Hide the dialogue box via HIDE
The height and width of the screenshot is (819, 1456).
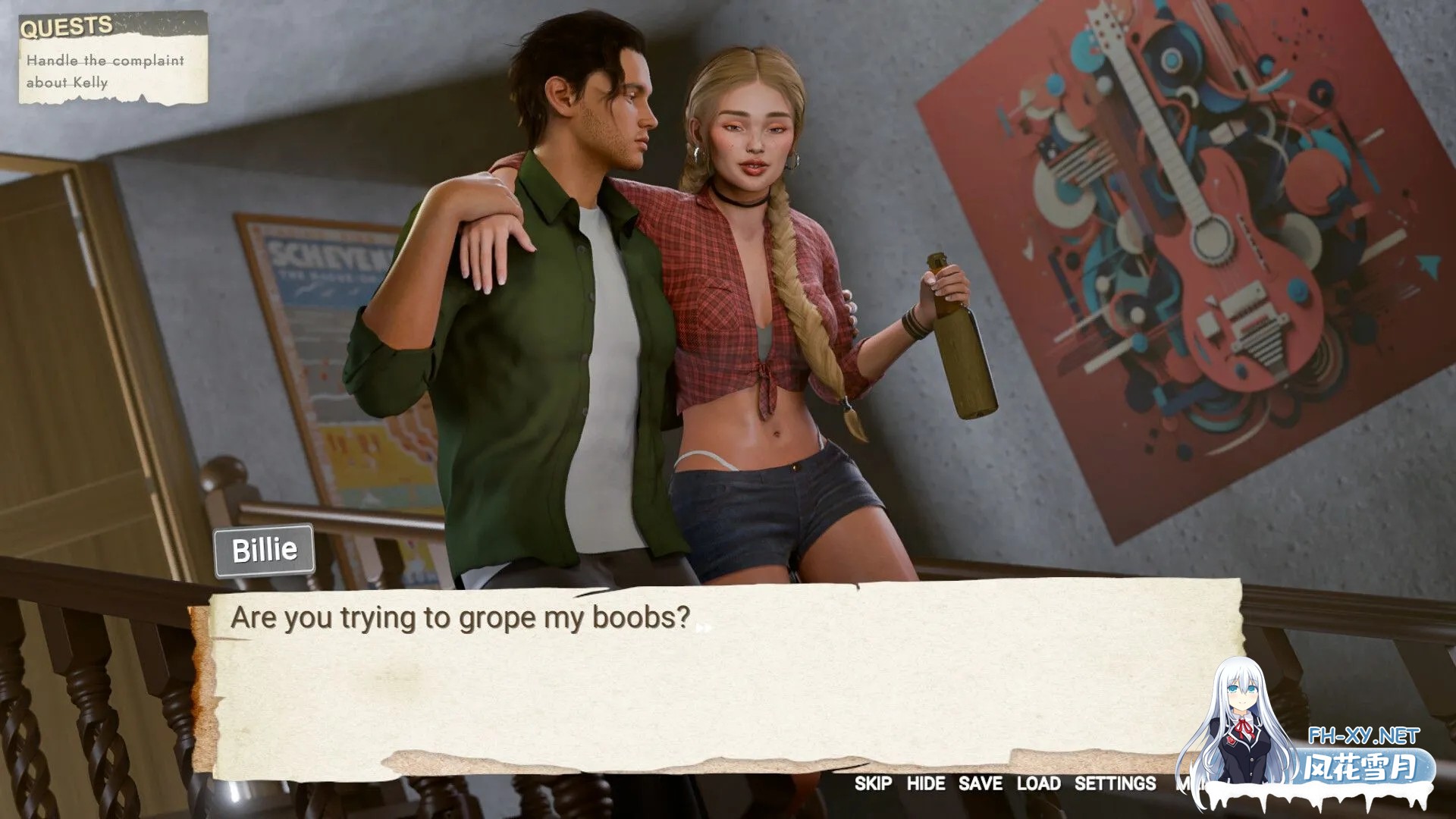pyautogui.click(x=927, y=785)
